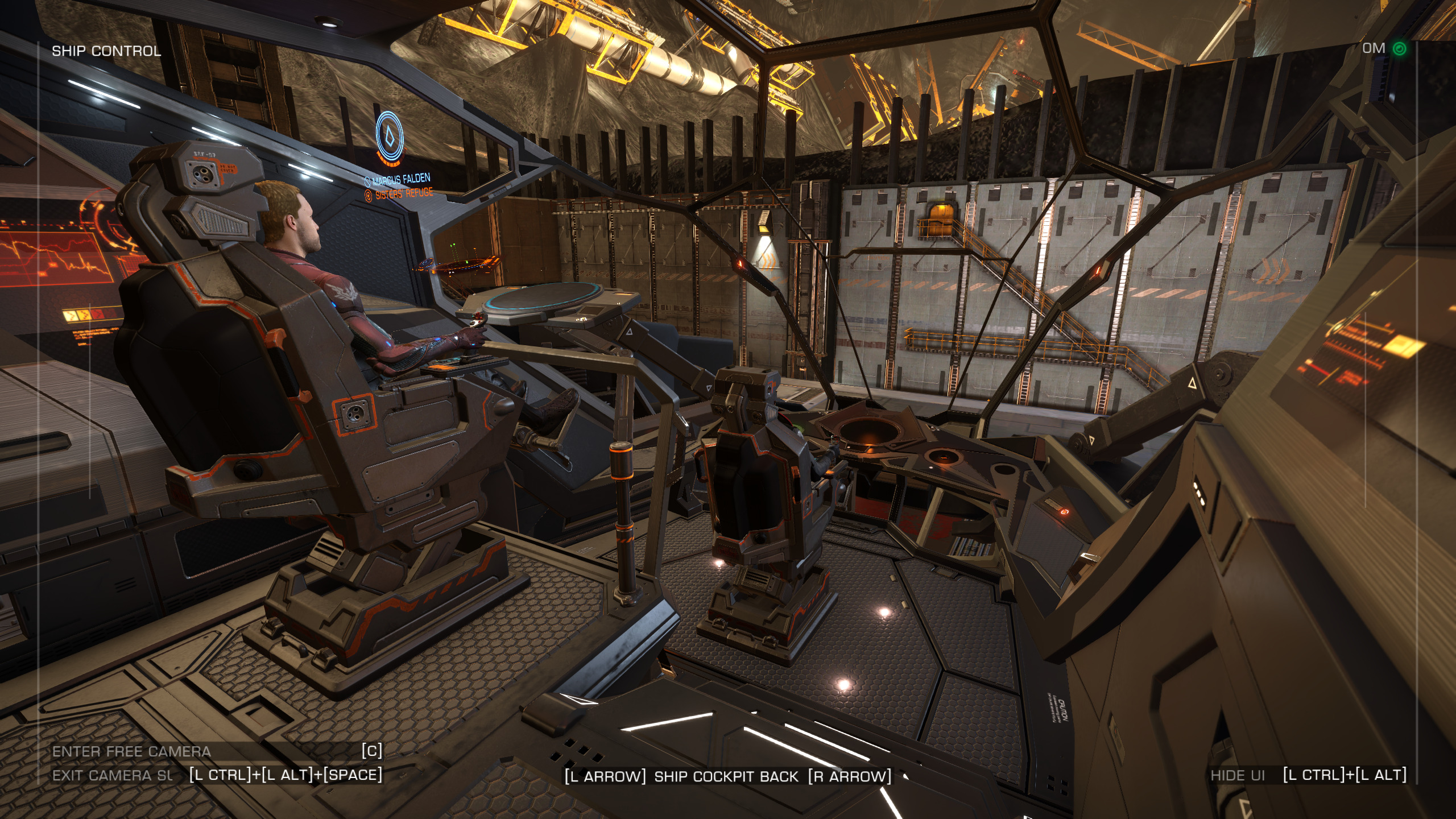Screen dimensions: 1456x819
Task: Activate the Hide UI option
Action: pos(1238,775)
